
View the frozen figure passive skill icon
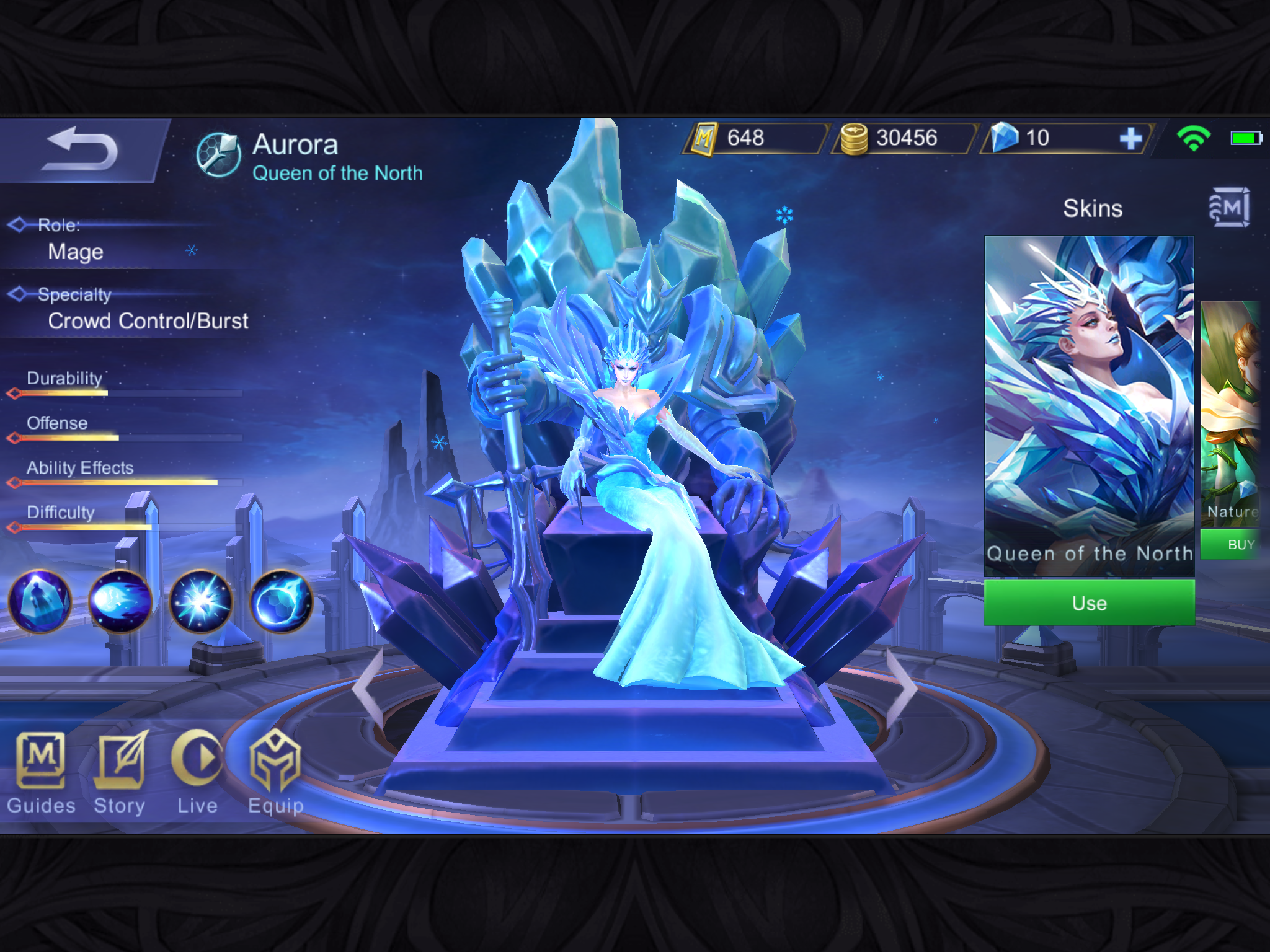[x=40, y=601]
